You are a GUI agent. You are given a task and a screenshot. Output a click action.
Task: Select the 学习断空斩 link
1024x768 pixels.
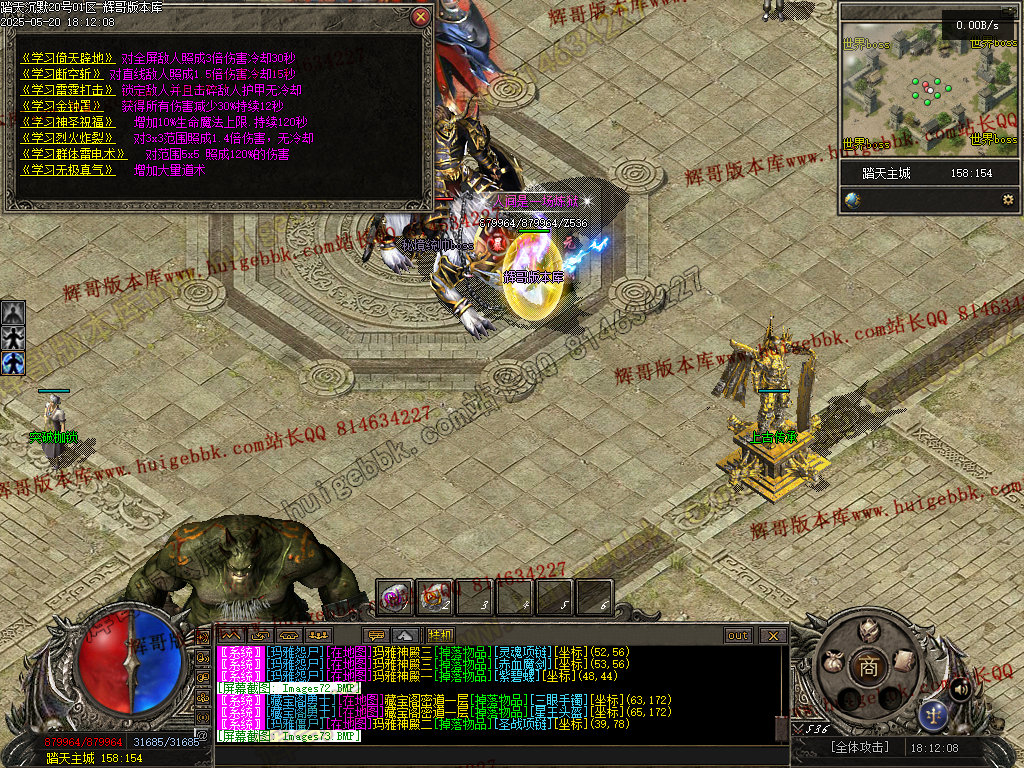(61, 74)
